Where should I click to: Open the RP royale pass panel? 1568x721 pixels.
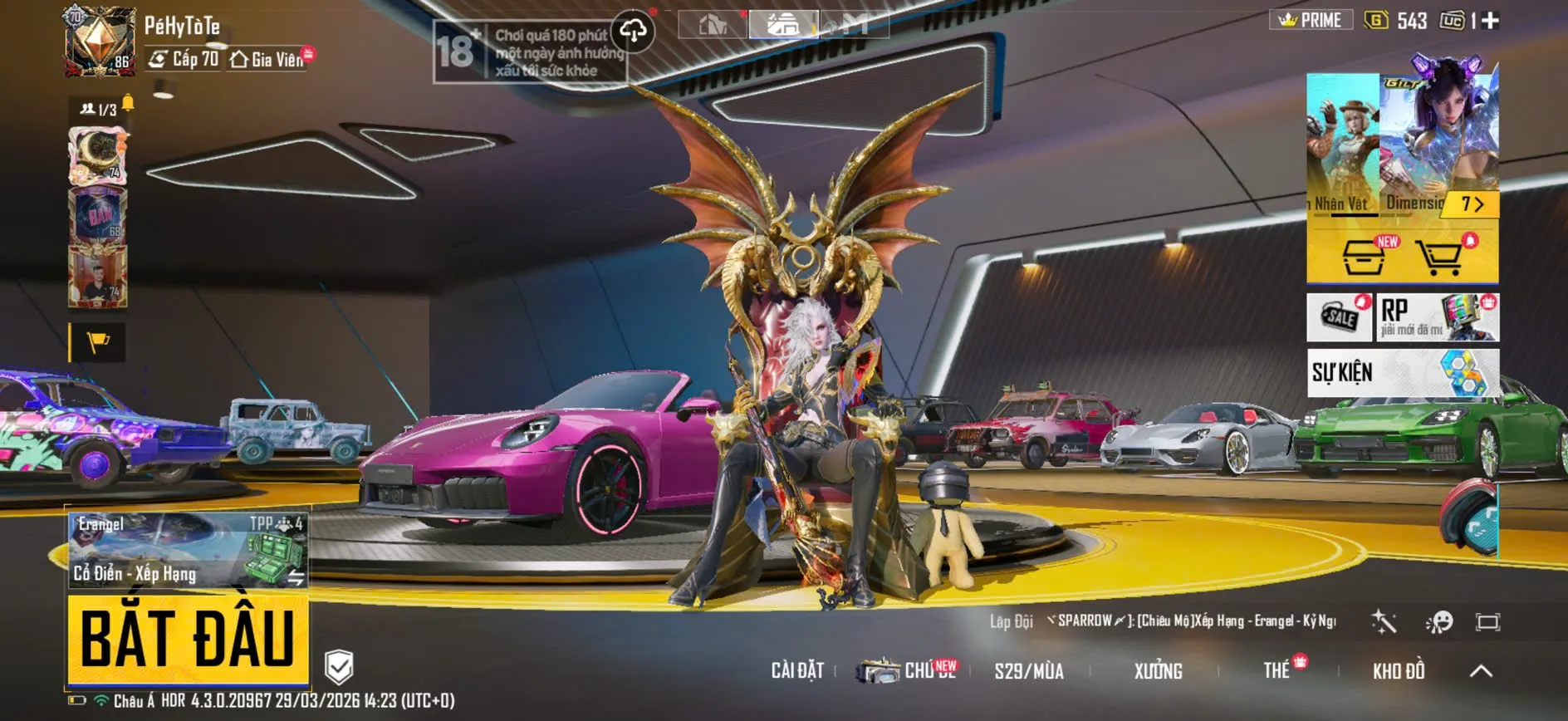[1437, 317]
